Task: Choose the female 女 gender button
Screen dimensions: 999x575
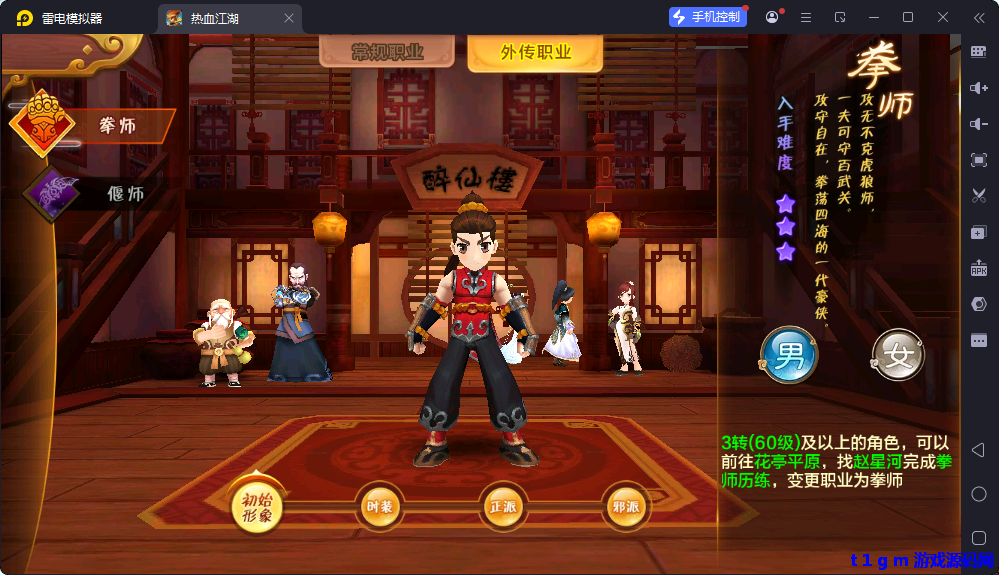Action: [897, 355]
